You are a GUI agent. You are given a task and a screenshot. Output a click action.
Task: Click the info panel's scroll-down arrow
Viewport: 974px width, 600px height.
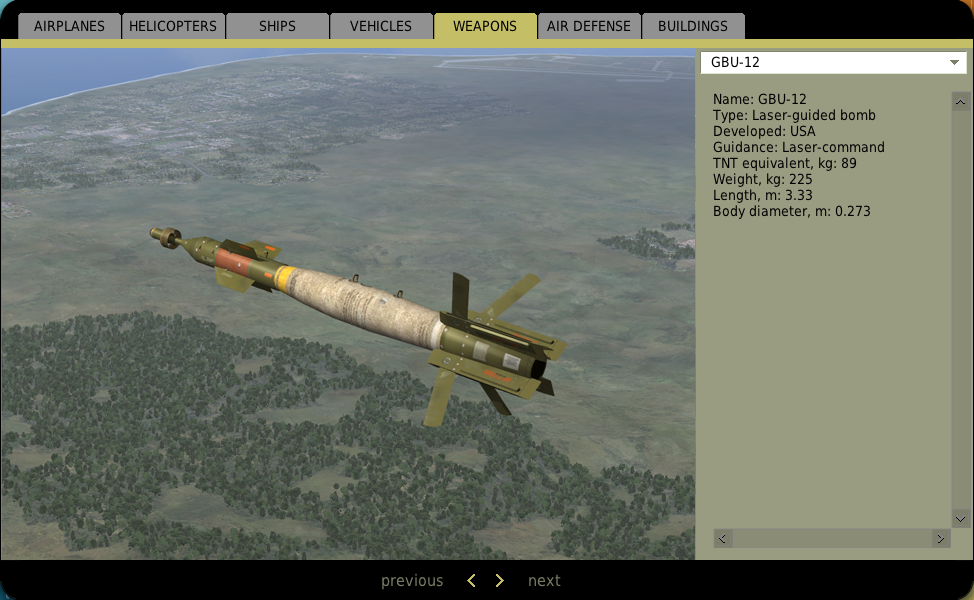(961, 519)
